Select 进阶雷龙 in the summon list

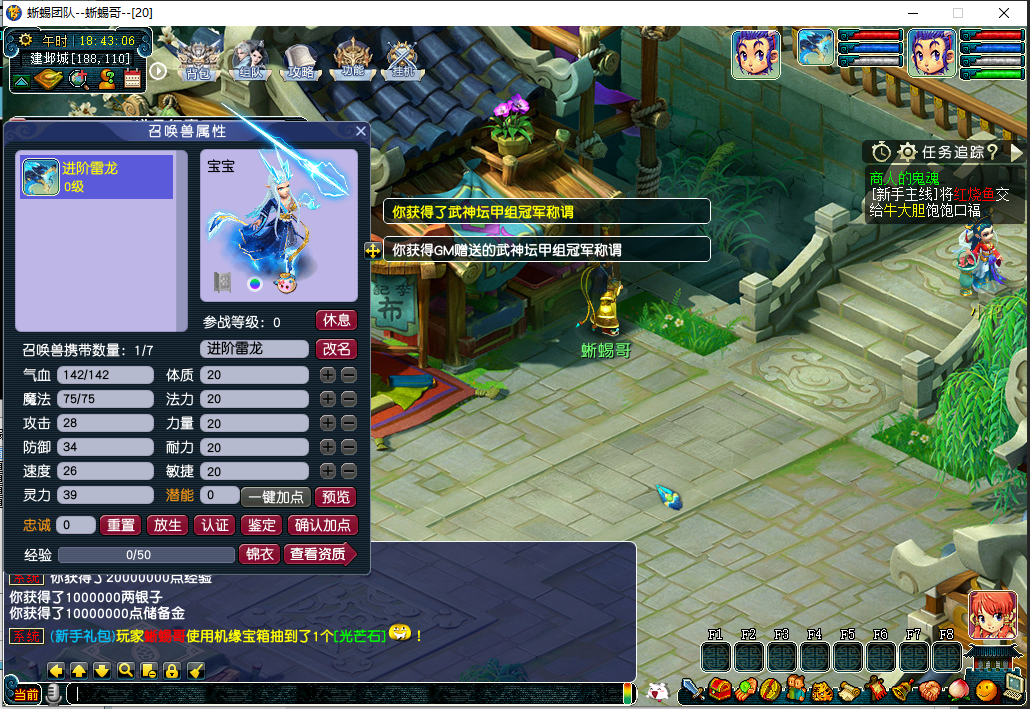click(x=97, y=177)
